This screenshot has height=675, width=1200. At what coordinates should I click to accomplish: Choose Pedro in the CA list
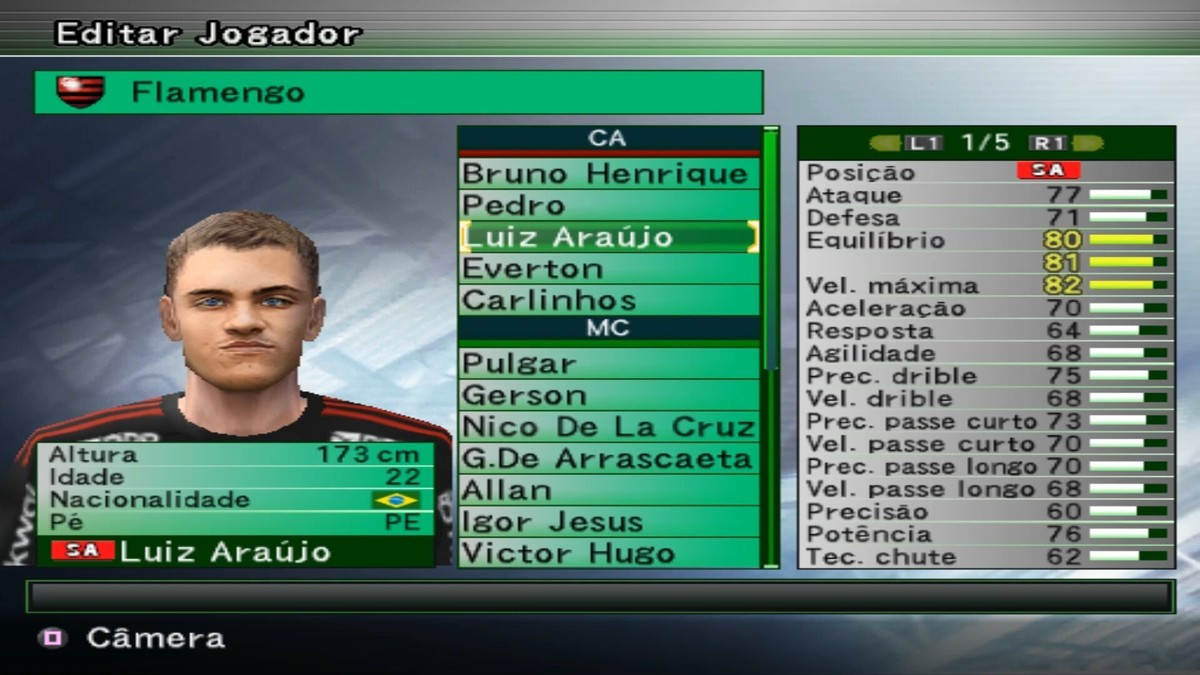pos(607,206)
